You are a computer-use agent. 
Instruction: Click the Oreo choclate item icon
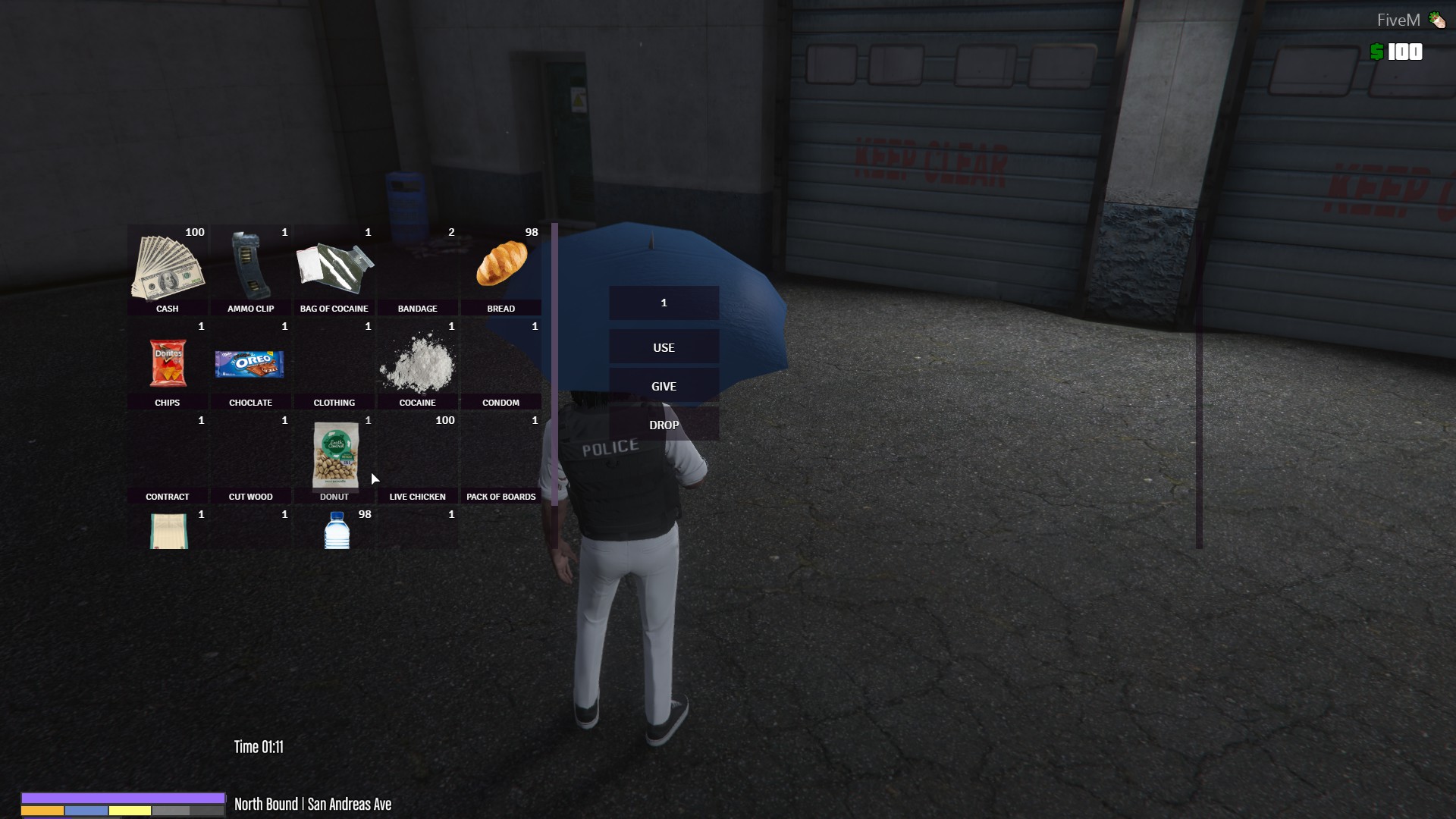click(251, 362)
